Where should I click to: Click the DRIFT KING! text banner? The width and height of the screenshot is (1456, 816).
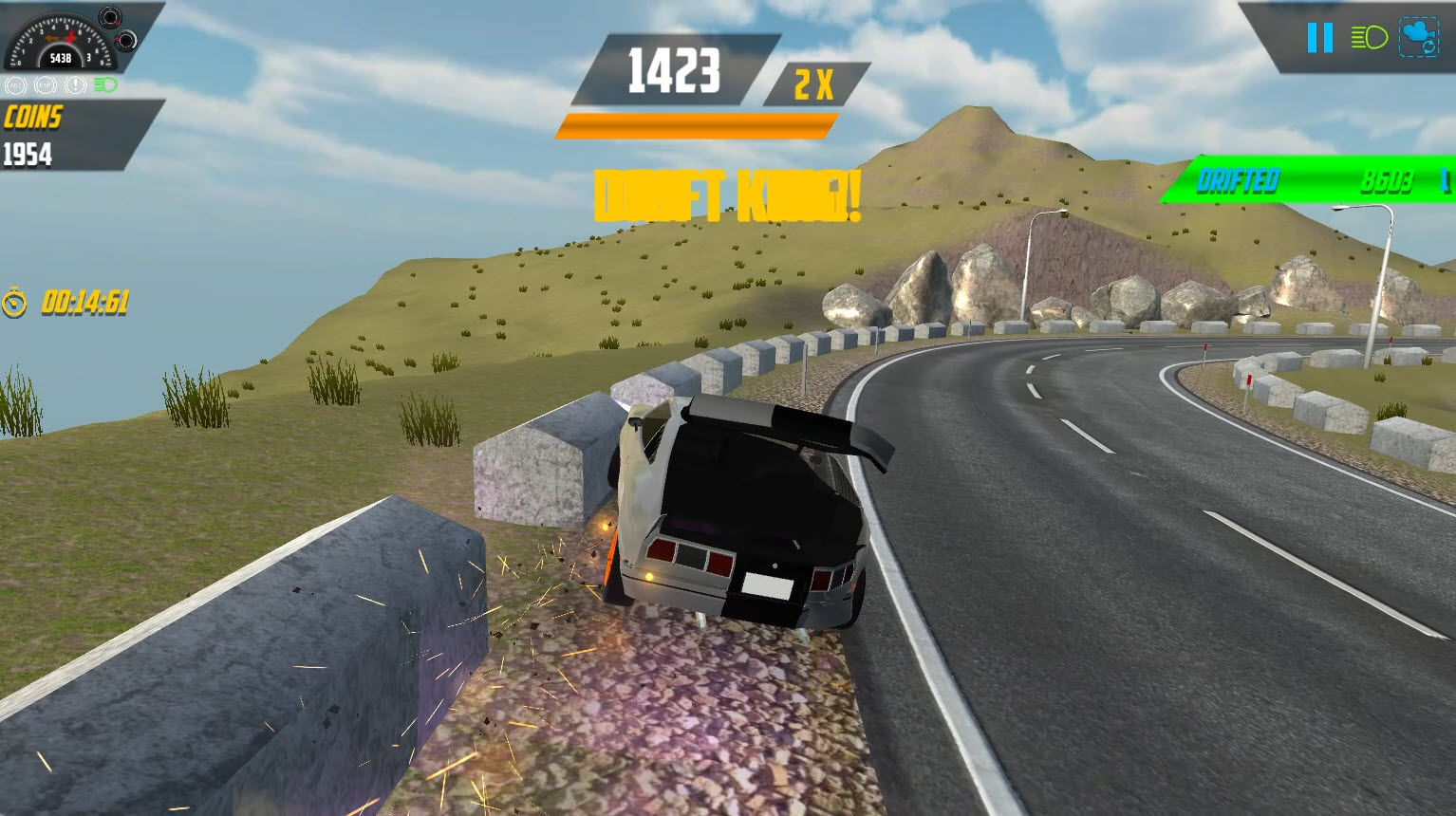click(x=726, y=195)
